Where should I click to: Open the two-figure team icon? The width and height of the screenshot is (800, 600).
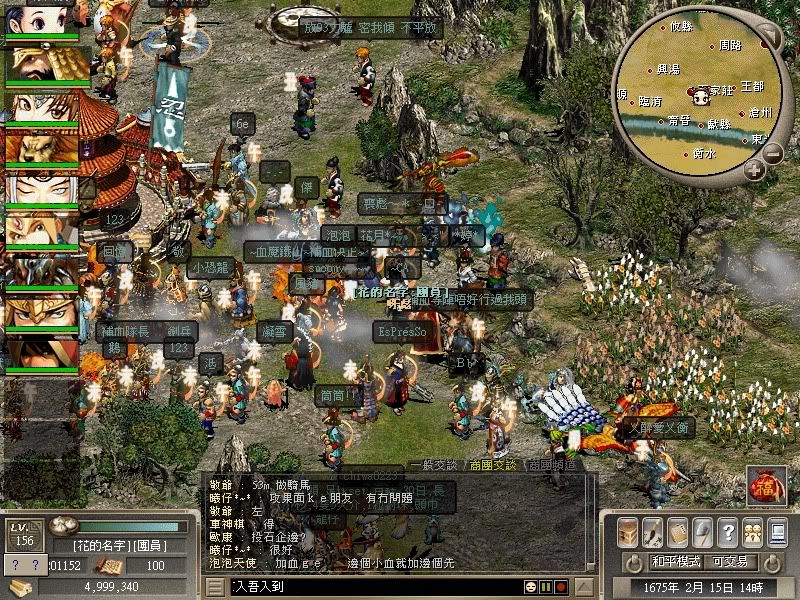751,532
